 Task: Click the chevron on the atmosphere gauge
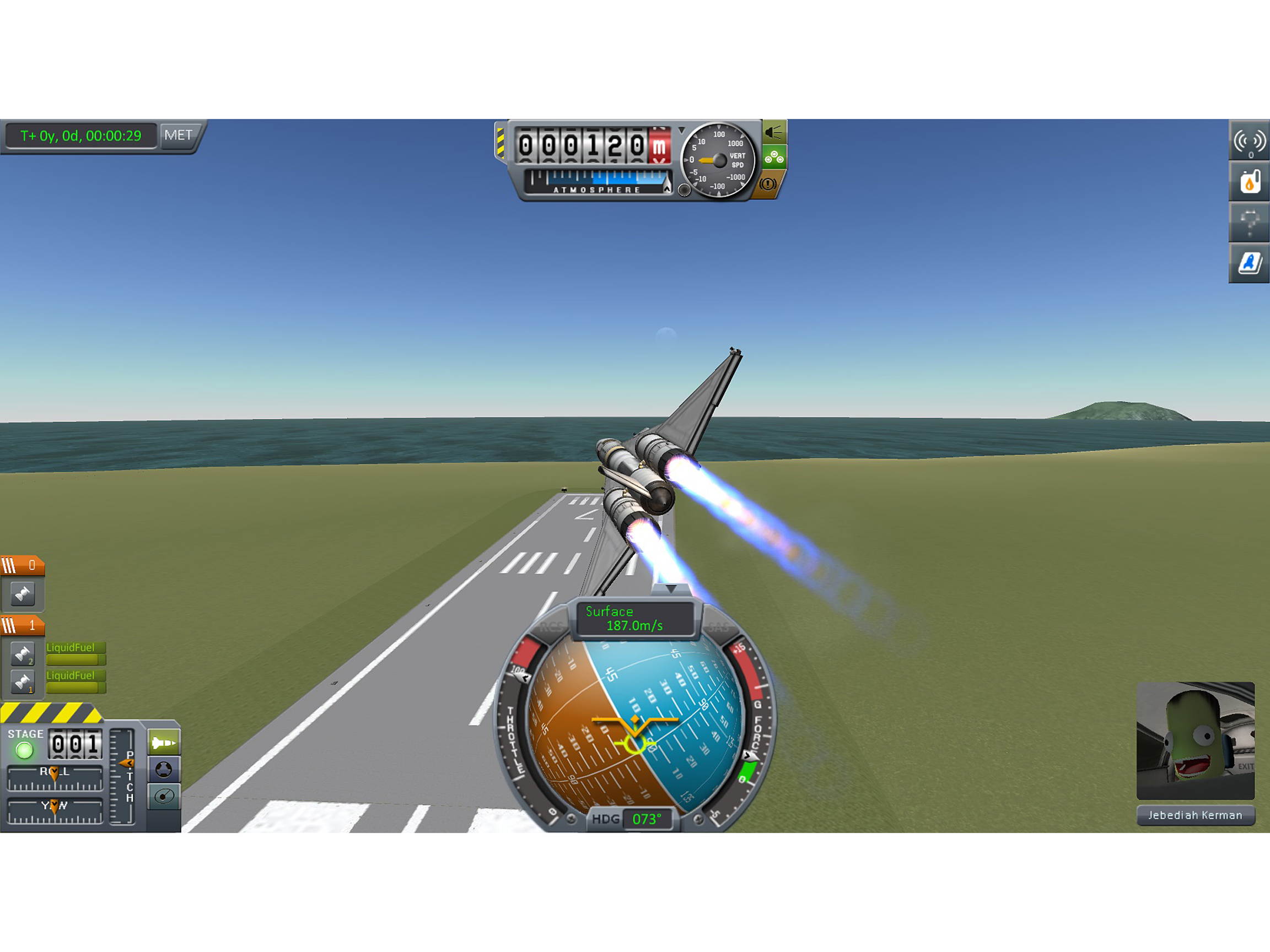666,190
